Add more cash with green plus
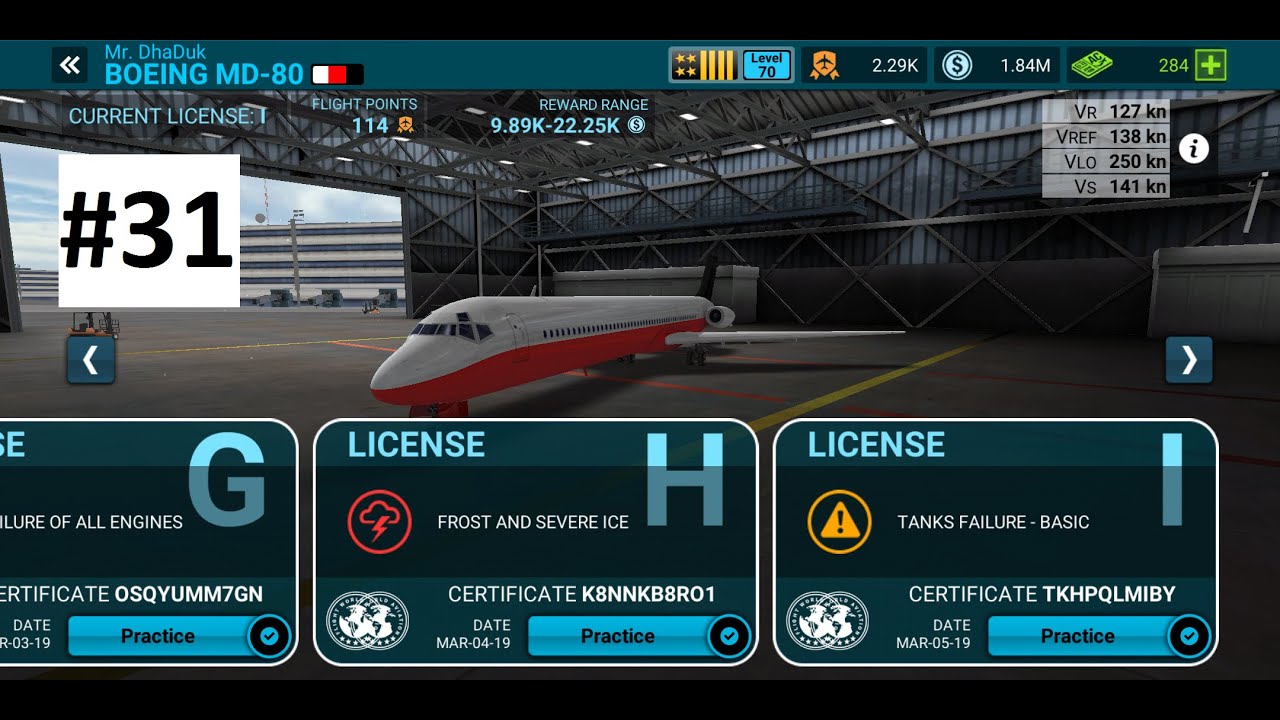The height and width of the screenshot is (720, 1280). pyautogui.click(x=1211, y=66)
